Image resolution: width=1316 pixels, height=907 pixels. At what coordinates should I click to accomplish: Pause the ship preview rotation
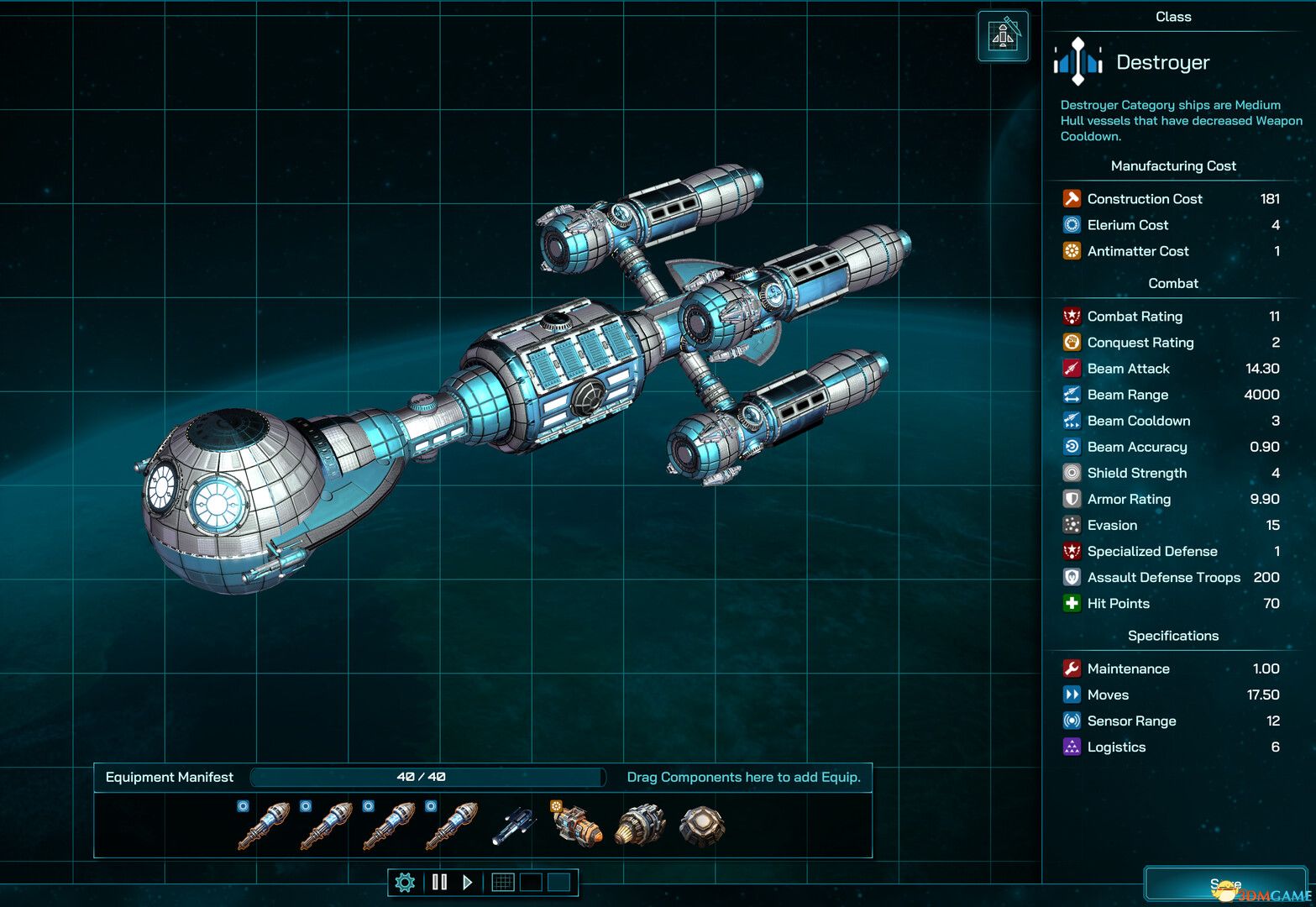pos(439,882)
